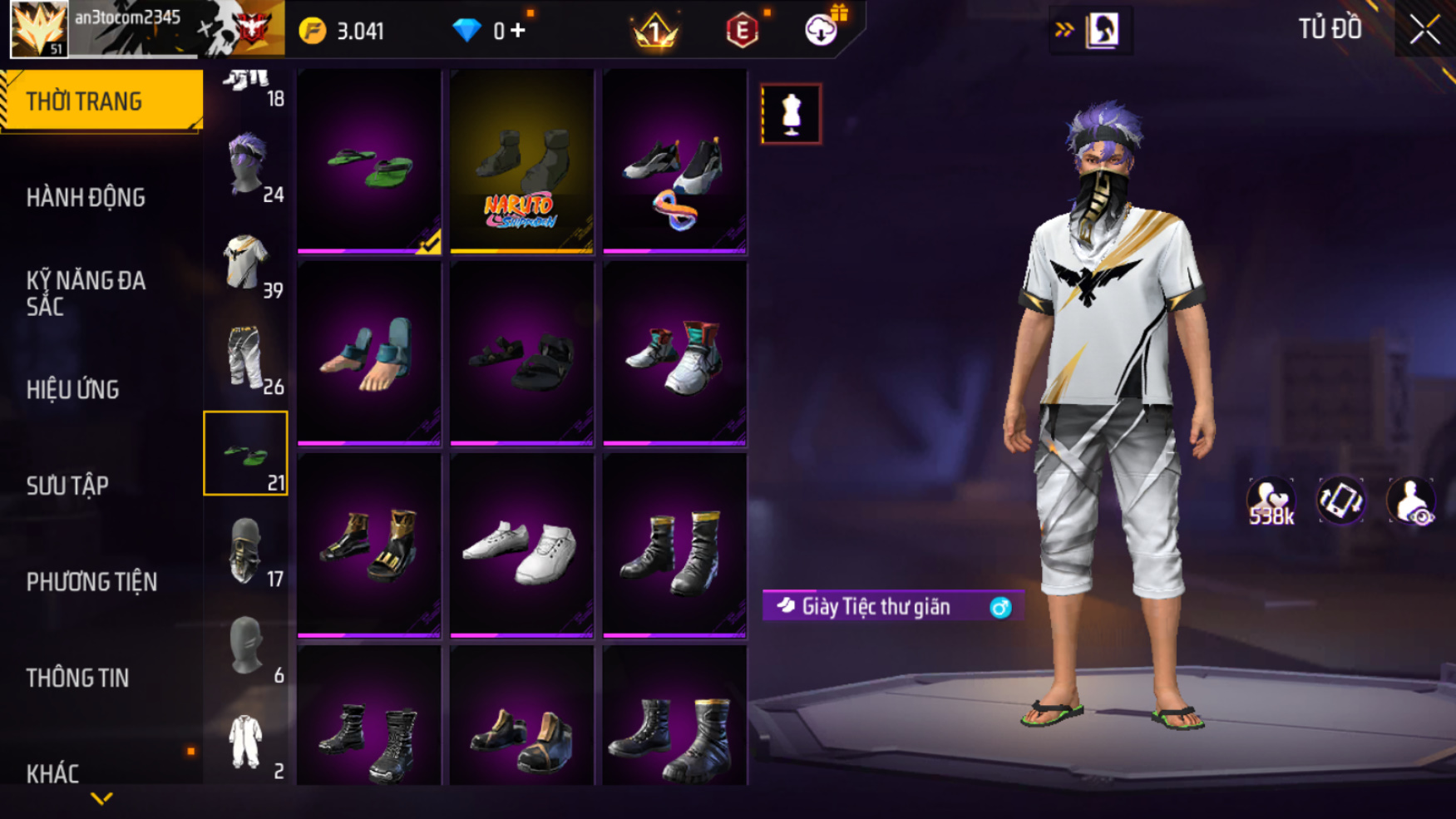Image resolution: width=1456 pixels, height=819 pixels.
Task: Select the Naruto Shippuden sandals item
Action: (x=522, y=161)
